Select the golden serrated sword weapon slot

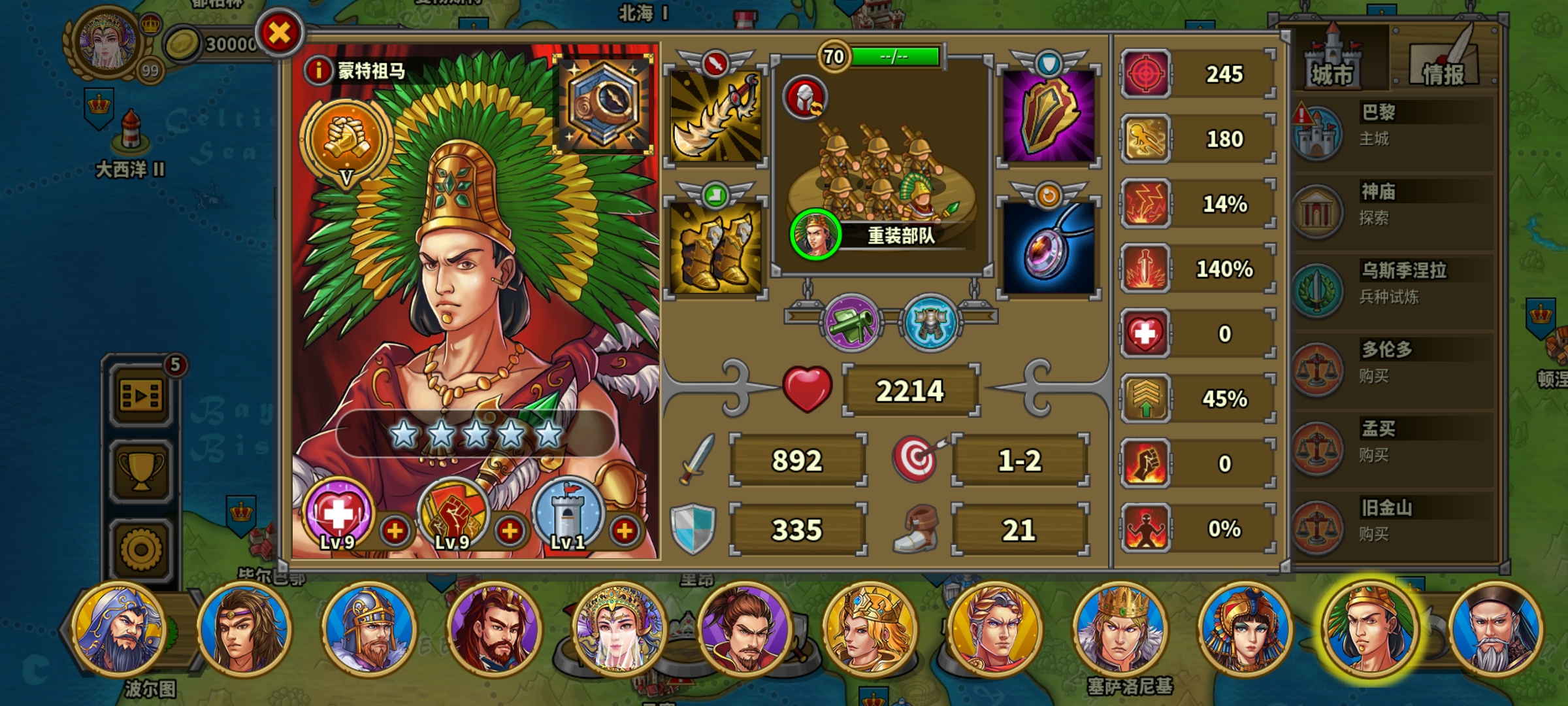[x=715, y=116]
